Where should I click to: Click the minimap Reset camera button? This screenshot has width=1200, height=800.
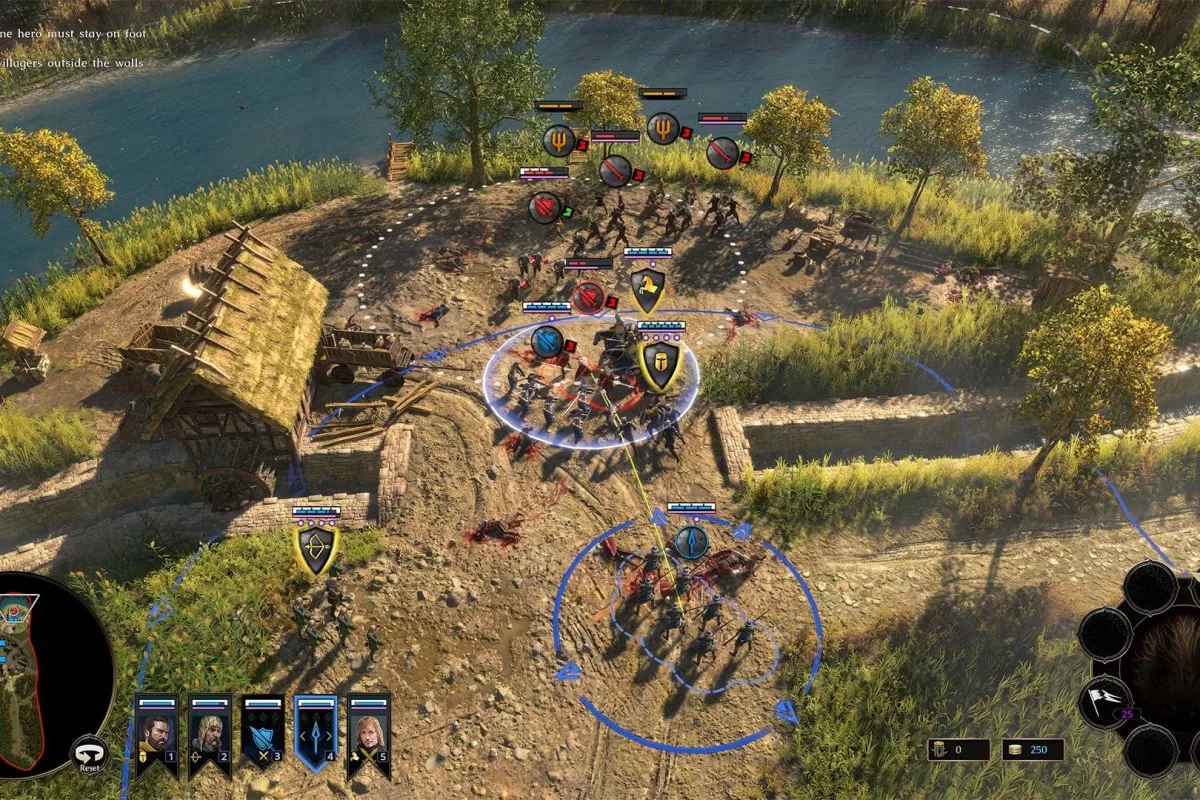[89, 755]
